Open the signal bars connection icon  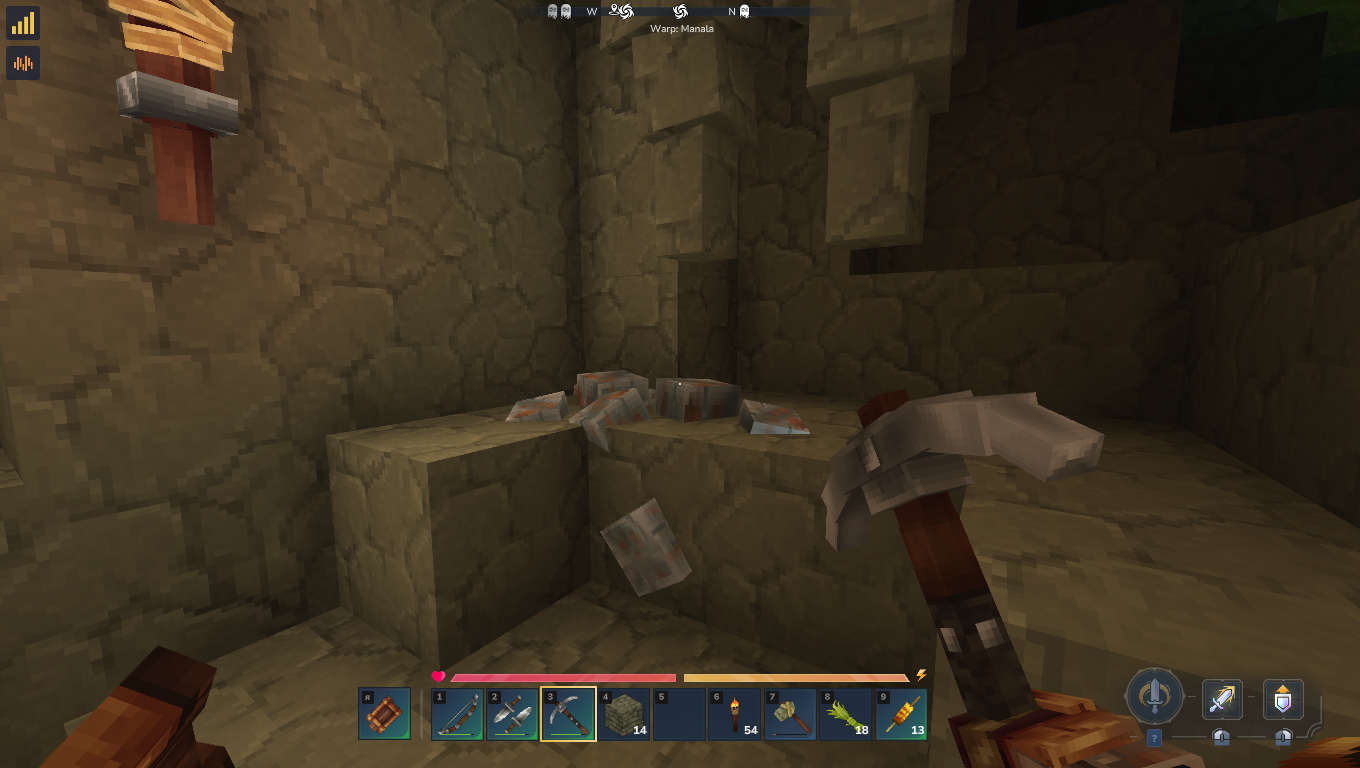(x=23, y=23)
